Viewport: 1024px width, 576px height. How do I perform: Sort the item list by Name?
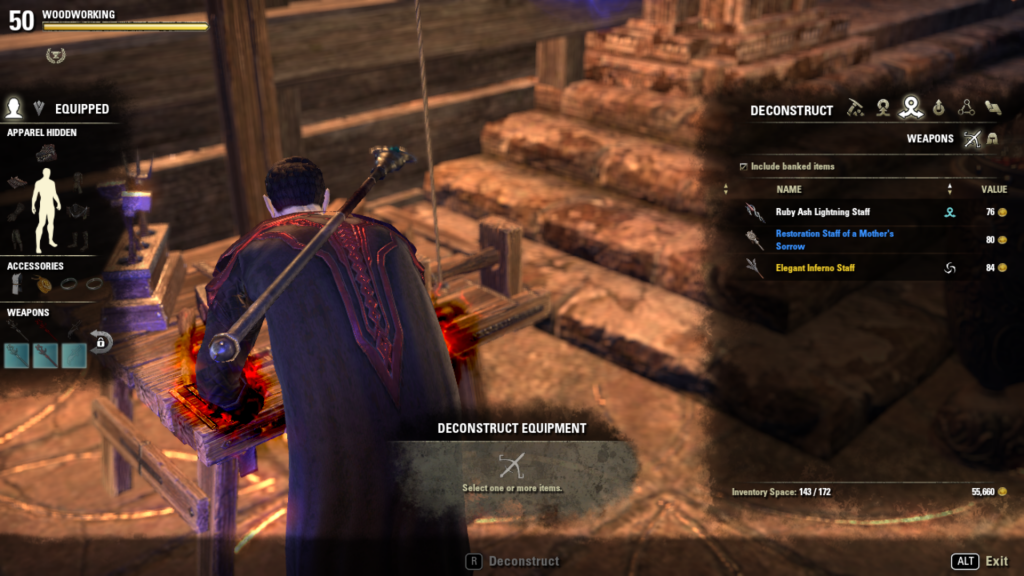pyautogui.click(x=788, y=189)
